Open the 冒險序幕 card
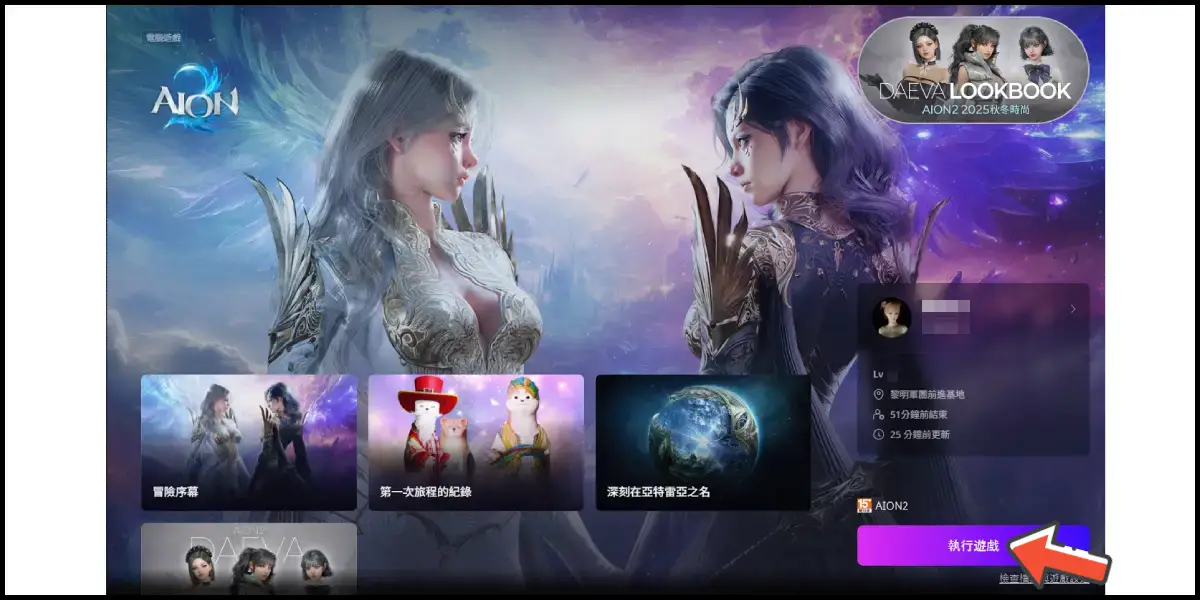Screen dimensions: 1200x600 pos(249,442)
